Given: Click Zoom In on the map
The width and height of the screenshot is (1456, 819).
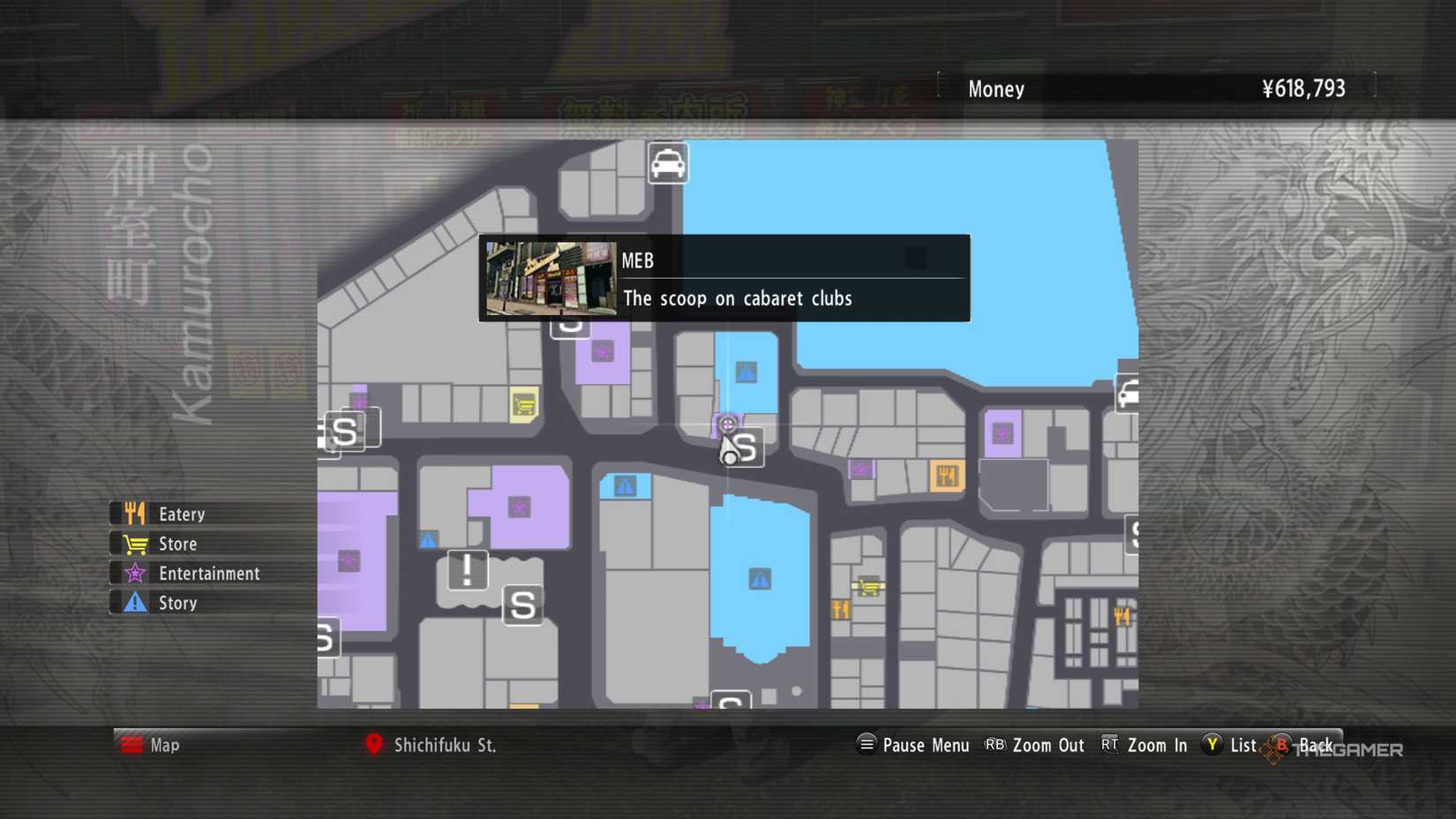Looking at the screenshot, I should [x=1156, y=745].
